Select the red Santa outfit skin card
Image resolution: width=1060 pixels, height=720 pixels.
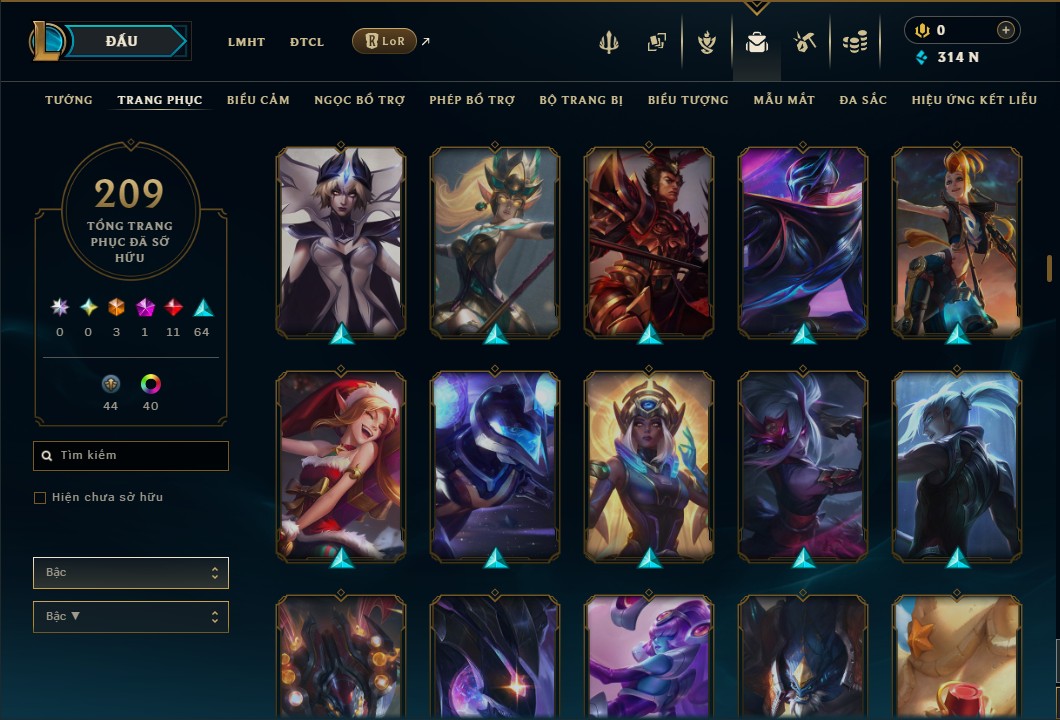click(341, 464)
